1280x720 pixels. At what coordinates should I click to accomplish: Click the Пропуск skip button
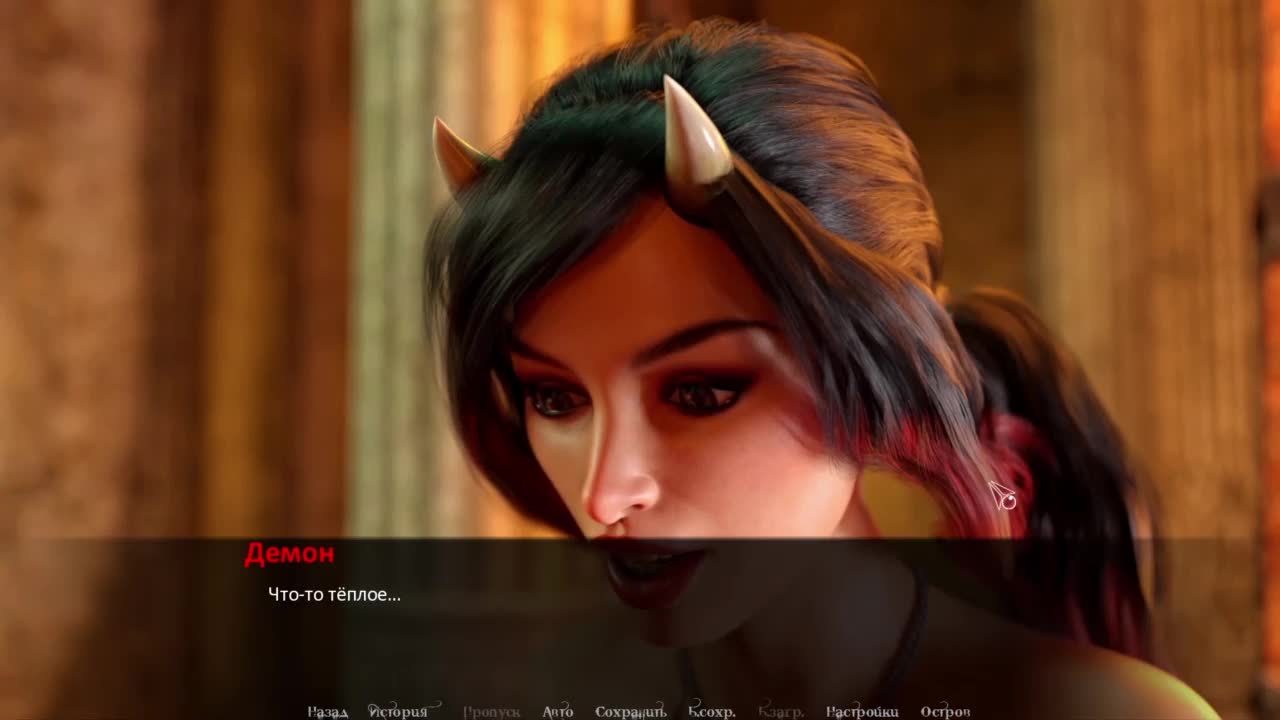[x=491, y=711]
